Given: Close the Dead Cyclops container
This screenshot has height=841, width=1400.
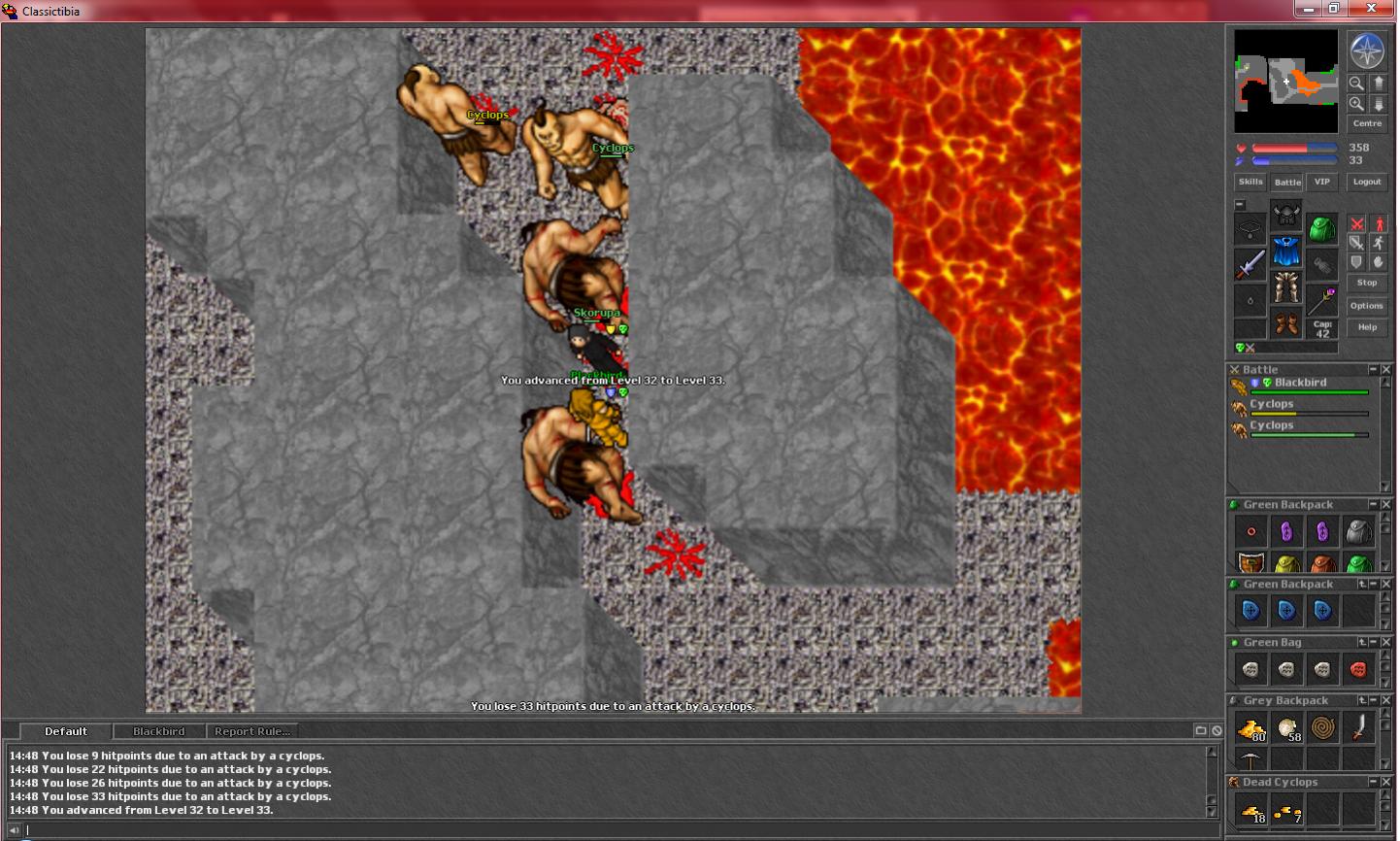Looking at the screenshot, I should coord(1386,782).
